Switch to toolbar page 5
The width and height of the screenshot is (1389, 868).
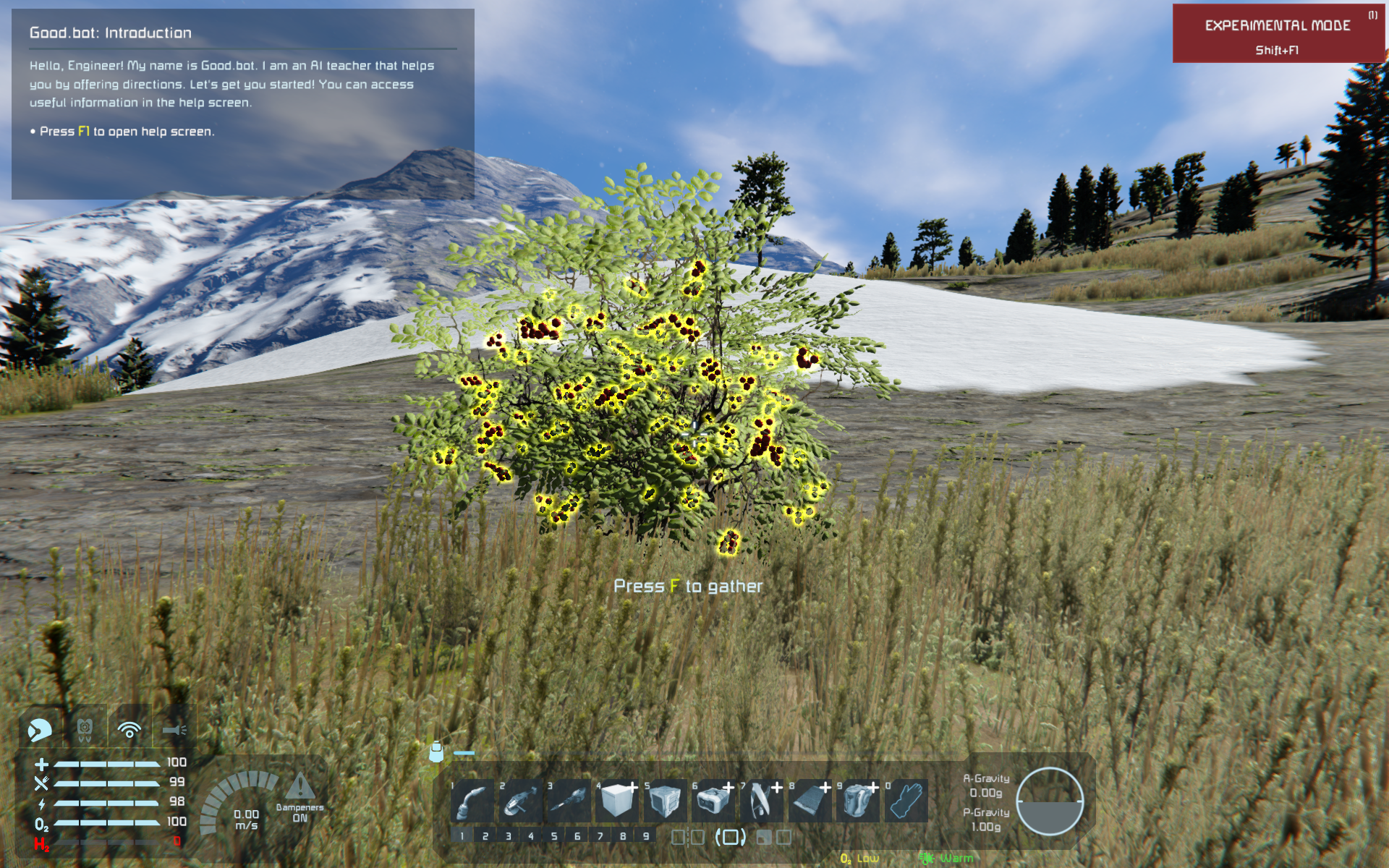(554, 836)
